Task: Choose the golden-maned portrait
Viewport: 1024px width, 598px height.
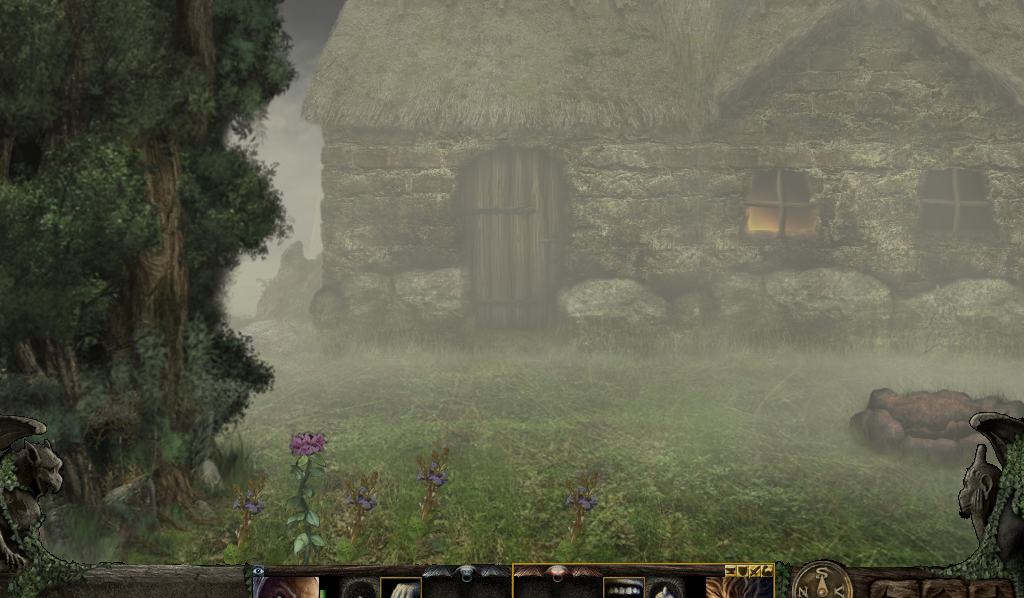Action: 738,588
